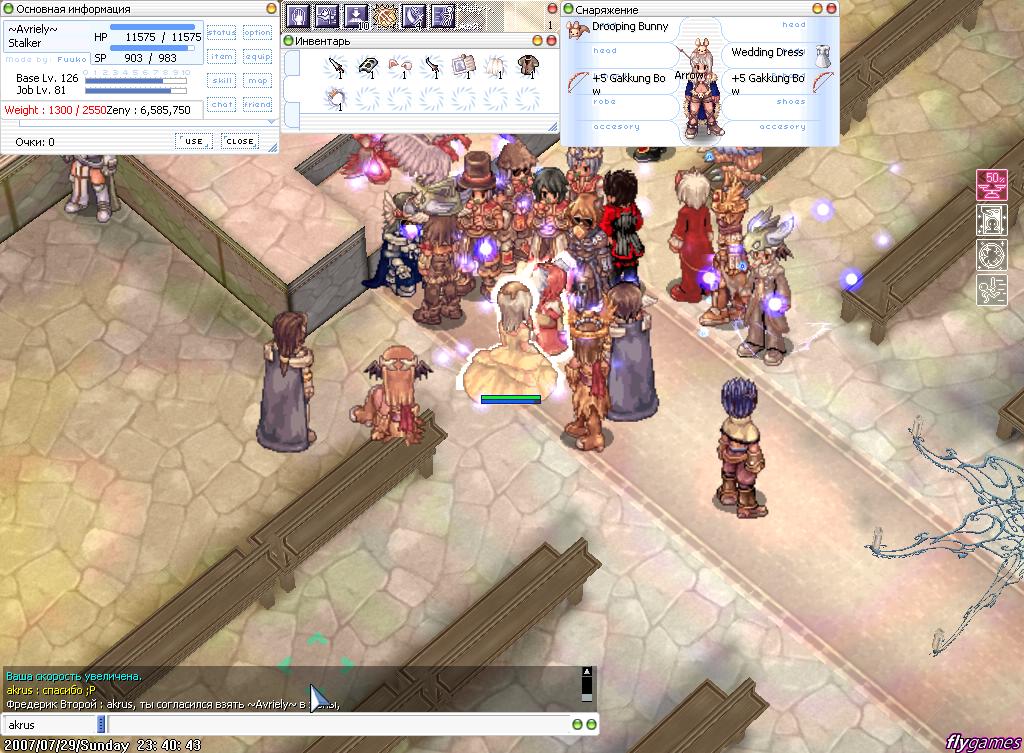
Task: Click the item button in basic info
Action: (x=222, y=57)
